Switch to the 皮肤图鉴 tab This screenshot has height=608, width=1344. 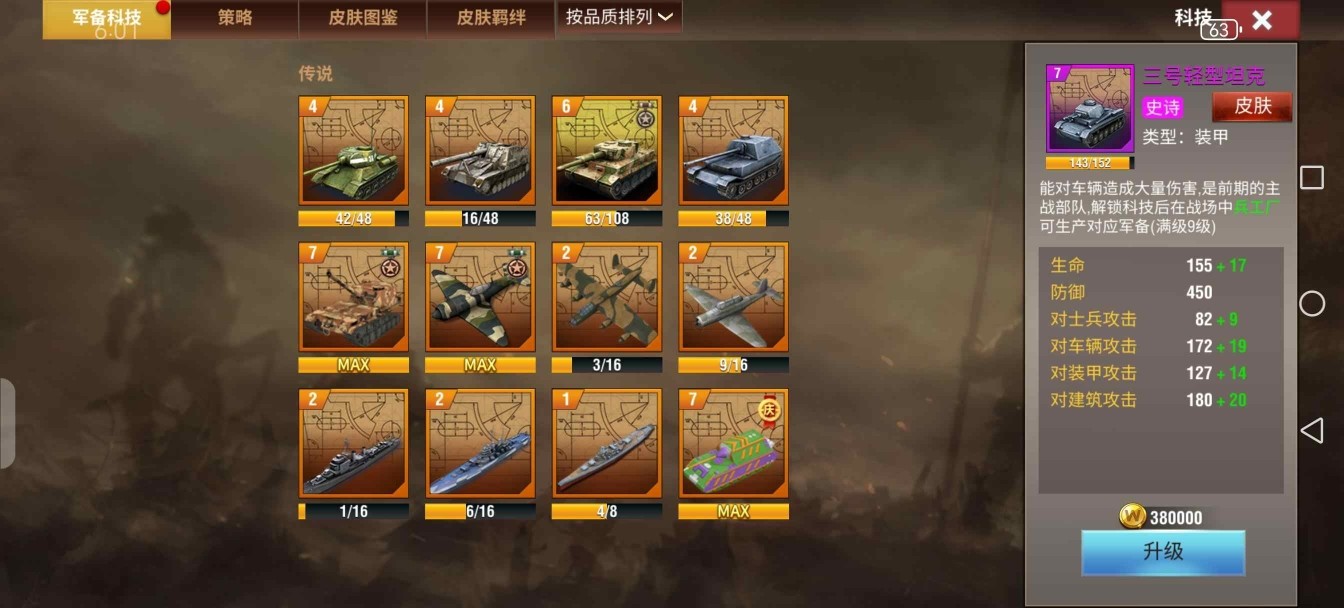[x=363, y=18]
